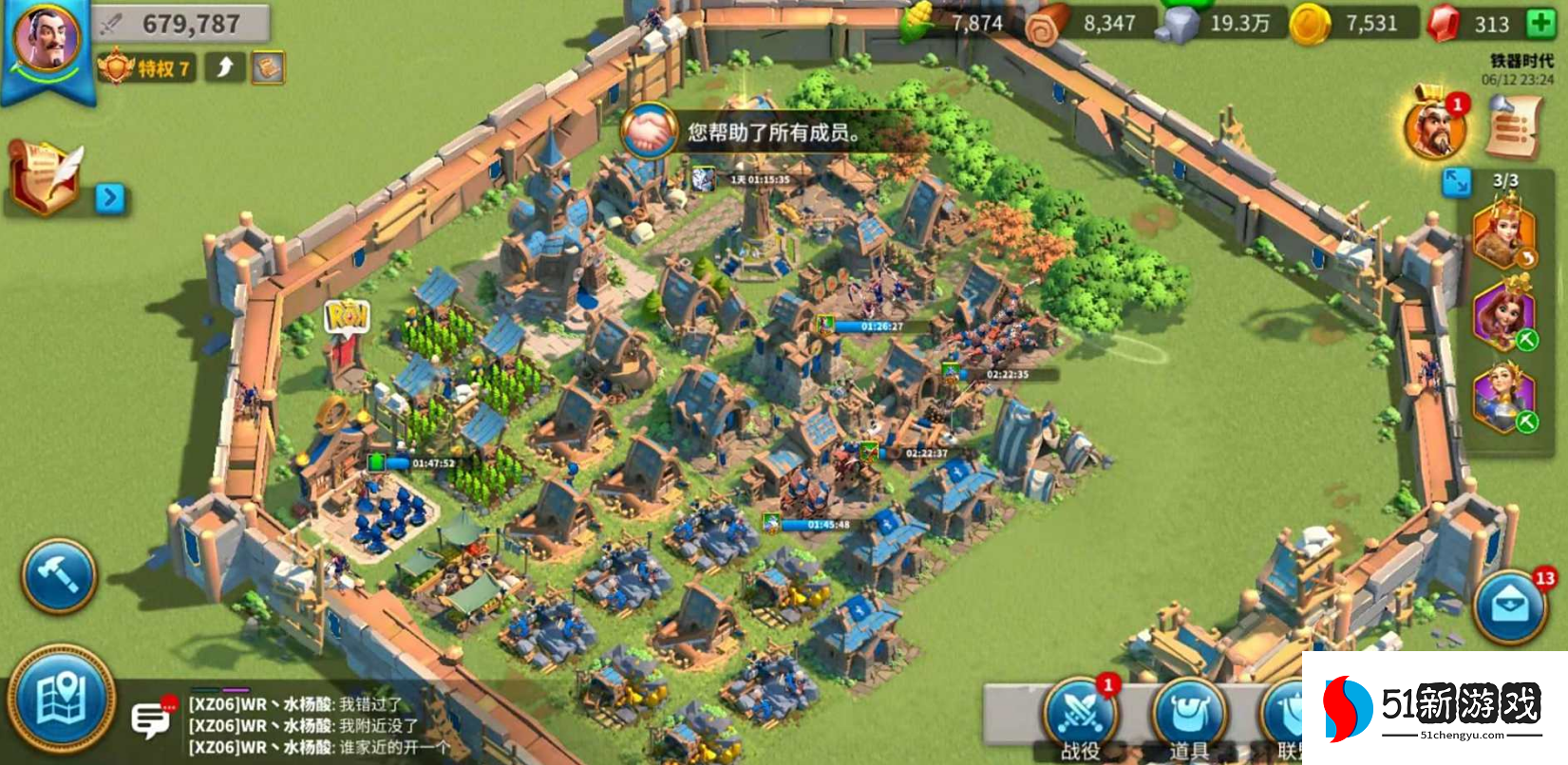
Task: Open the mail envelope button
Action: coord(1510,606)
